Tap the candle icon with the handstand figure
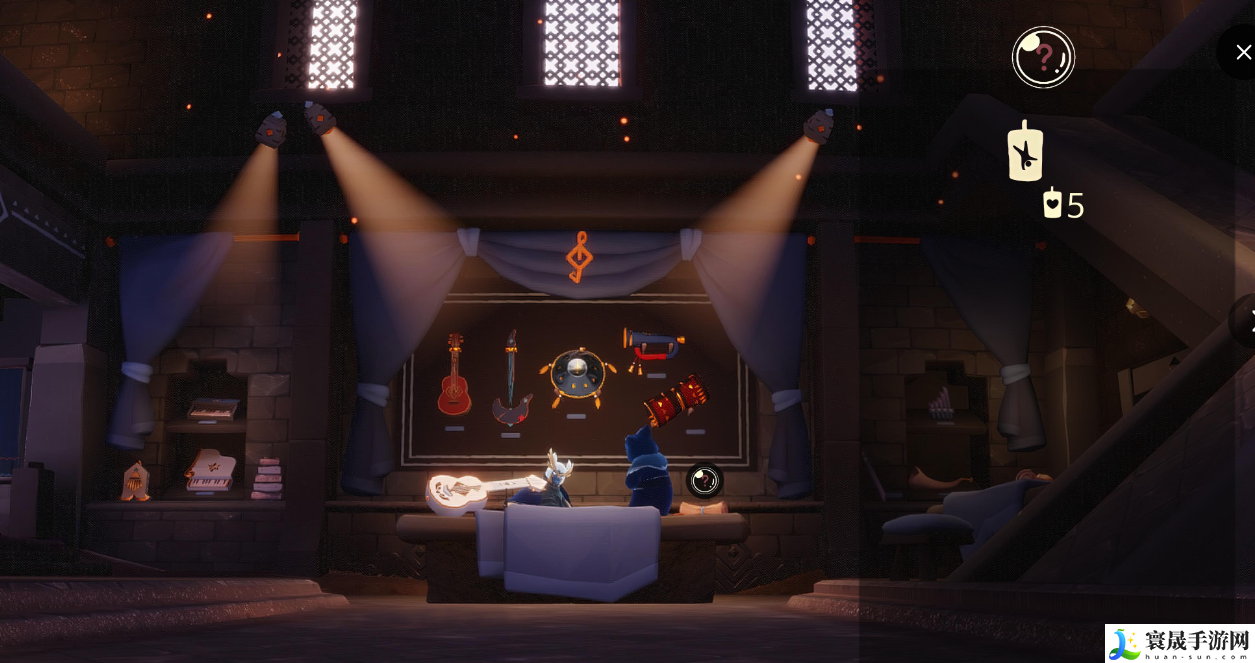 pos(1025,153)
